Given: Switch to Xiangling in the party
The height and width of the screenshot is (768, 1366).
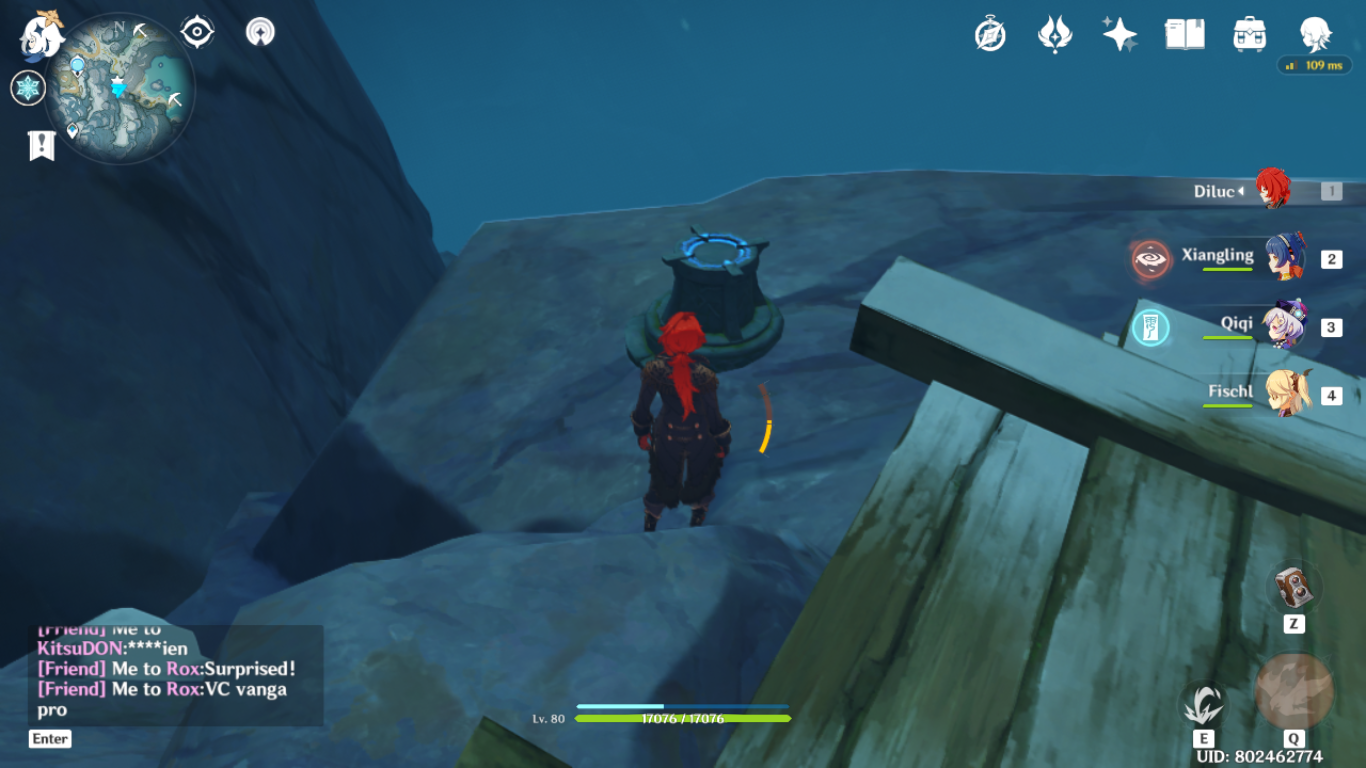Looking at the screenshot, I should 1282,259.
